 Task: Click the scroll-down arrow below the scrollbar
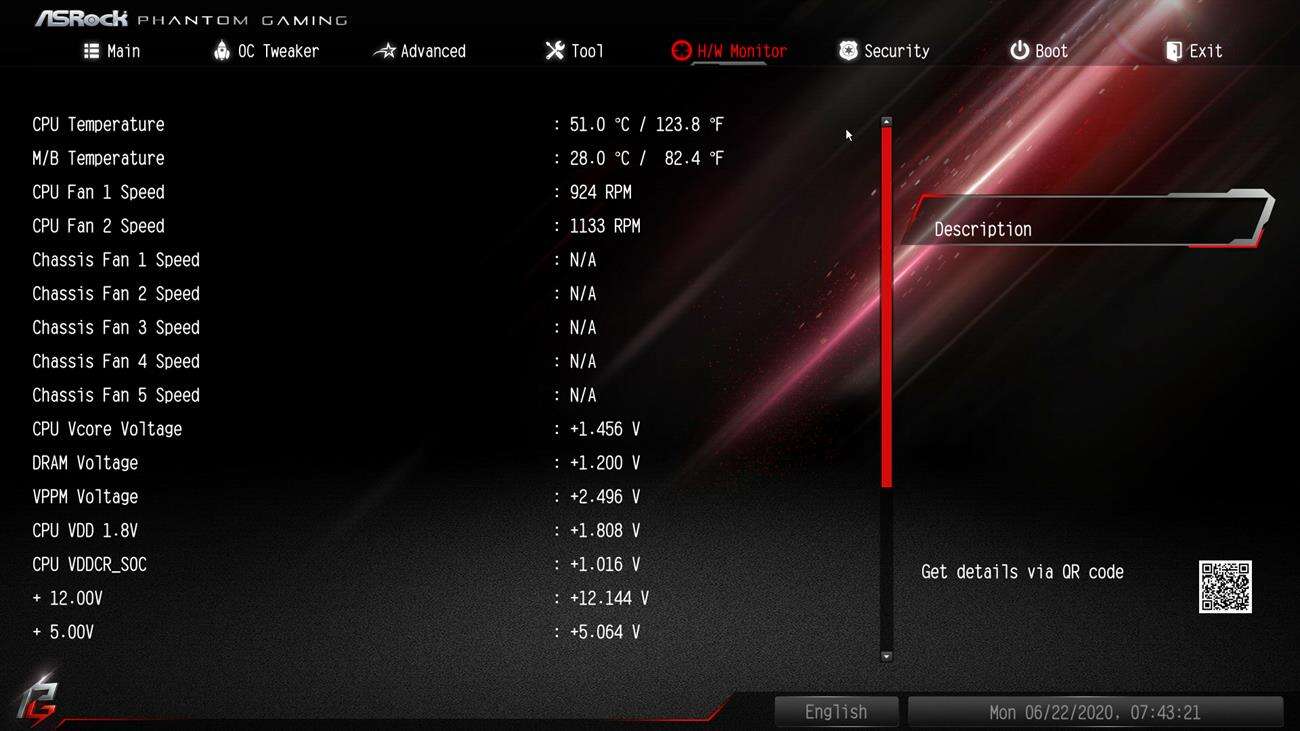[x=886, y=657]
